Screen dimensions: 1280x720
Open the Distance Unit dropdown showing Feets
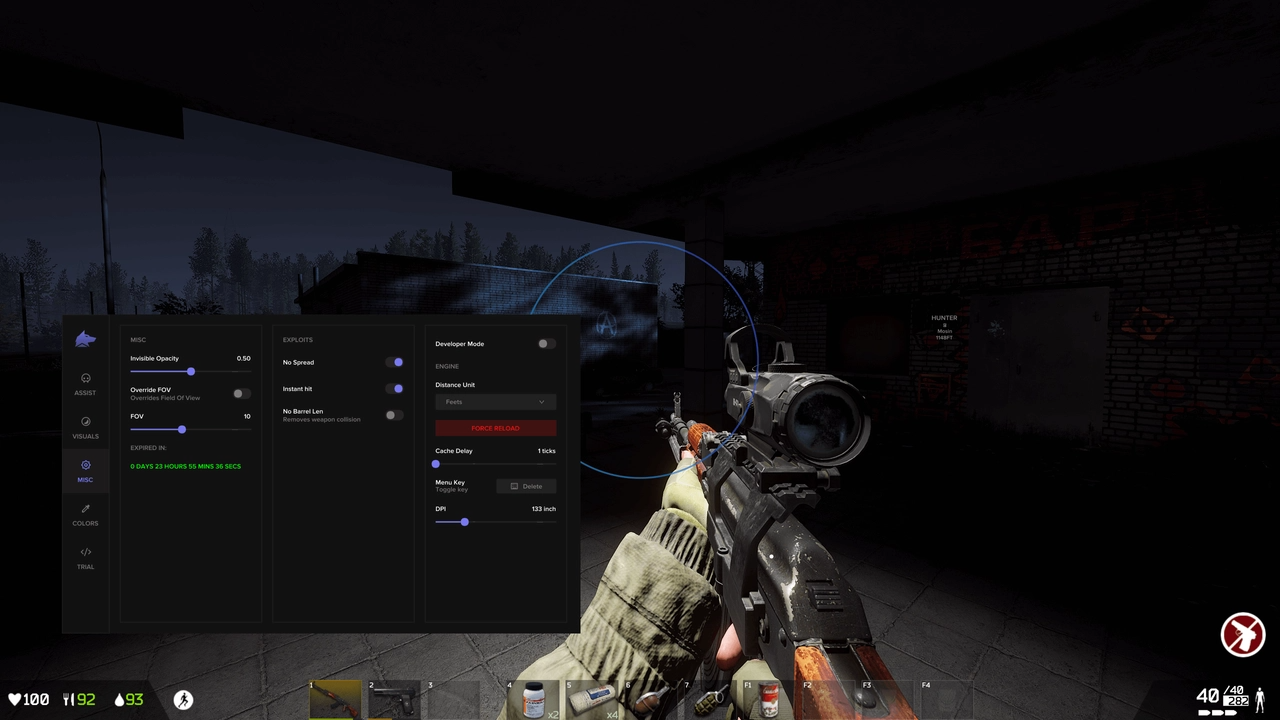pos(495,401)
